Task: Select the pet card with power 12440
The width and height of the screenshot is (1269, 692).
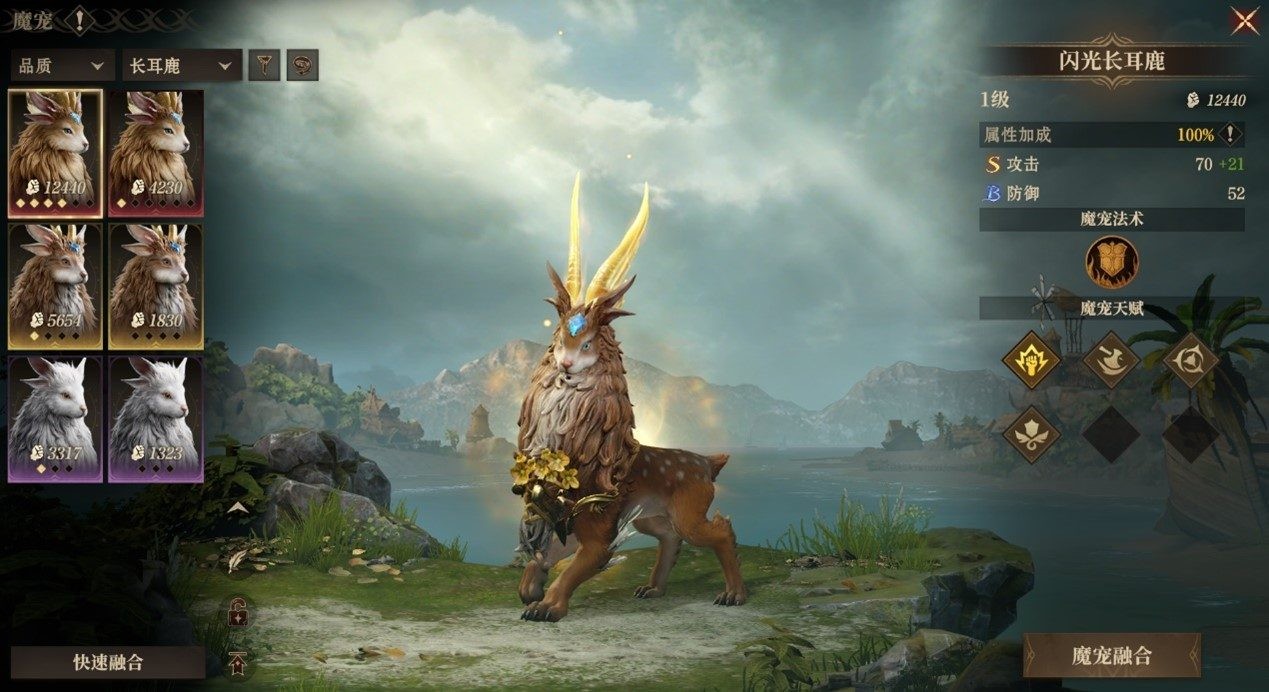Action: point(55,153)
